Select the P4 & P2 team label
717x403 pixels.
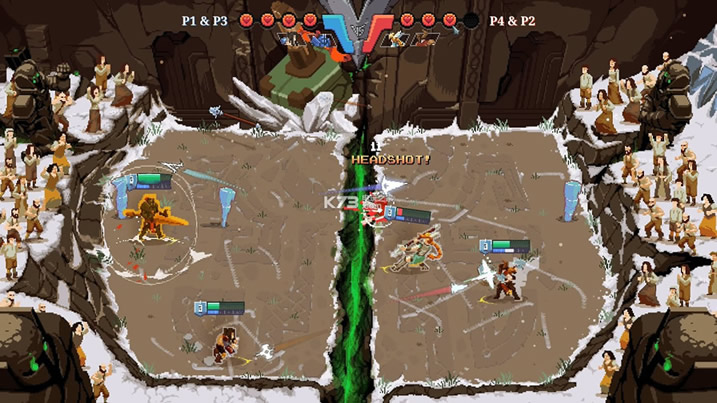(x=511, y=20)
